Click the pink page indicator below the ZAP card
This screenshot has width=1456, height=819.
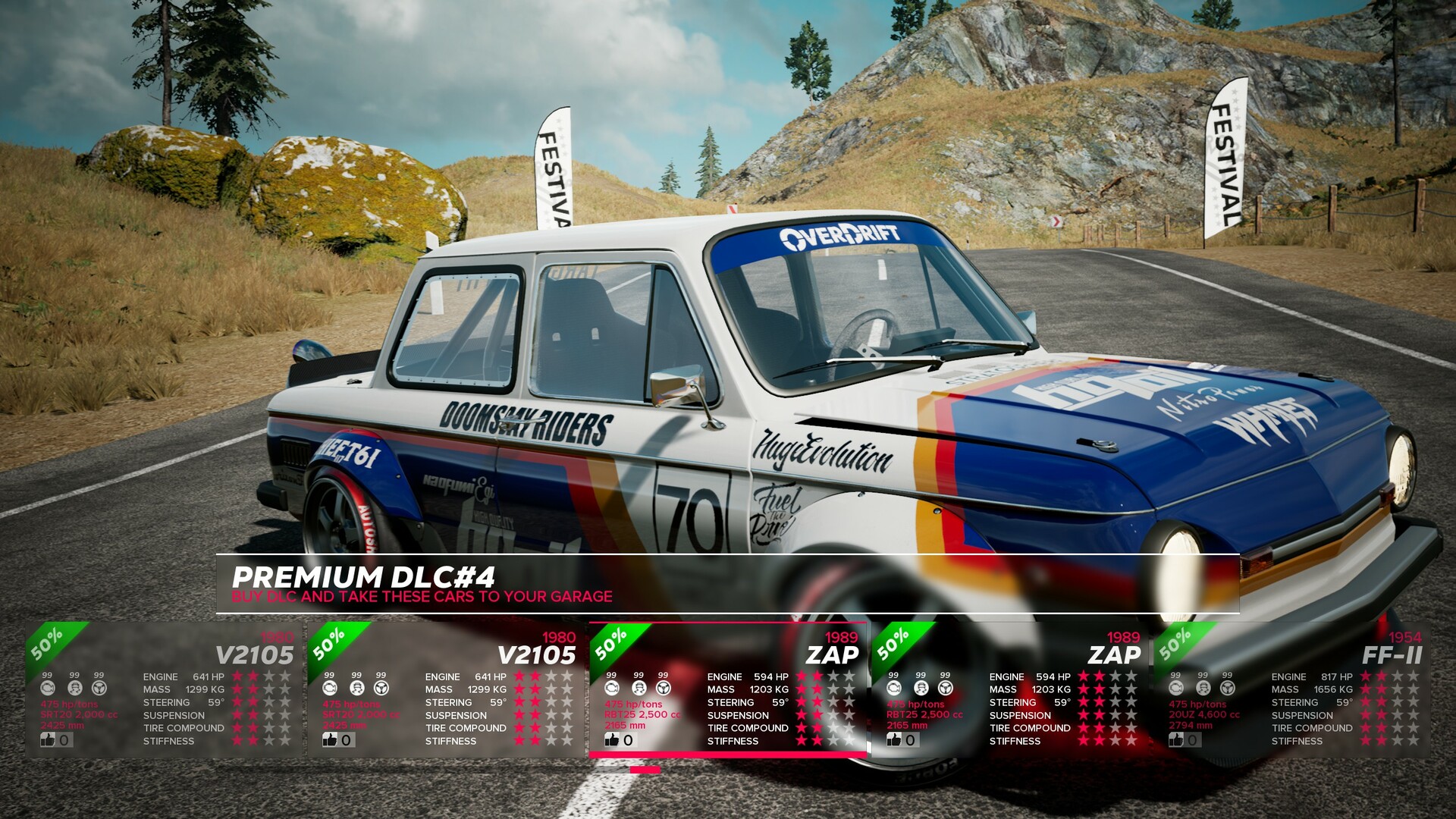click(645, 770)
